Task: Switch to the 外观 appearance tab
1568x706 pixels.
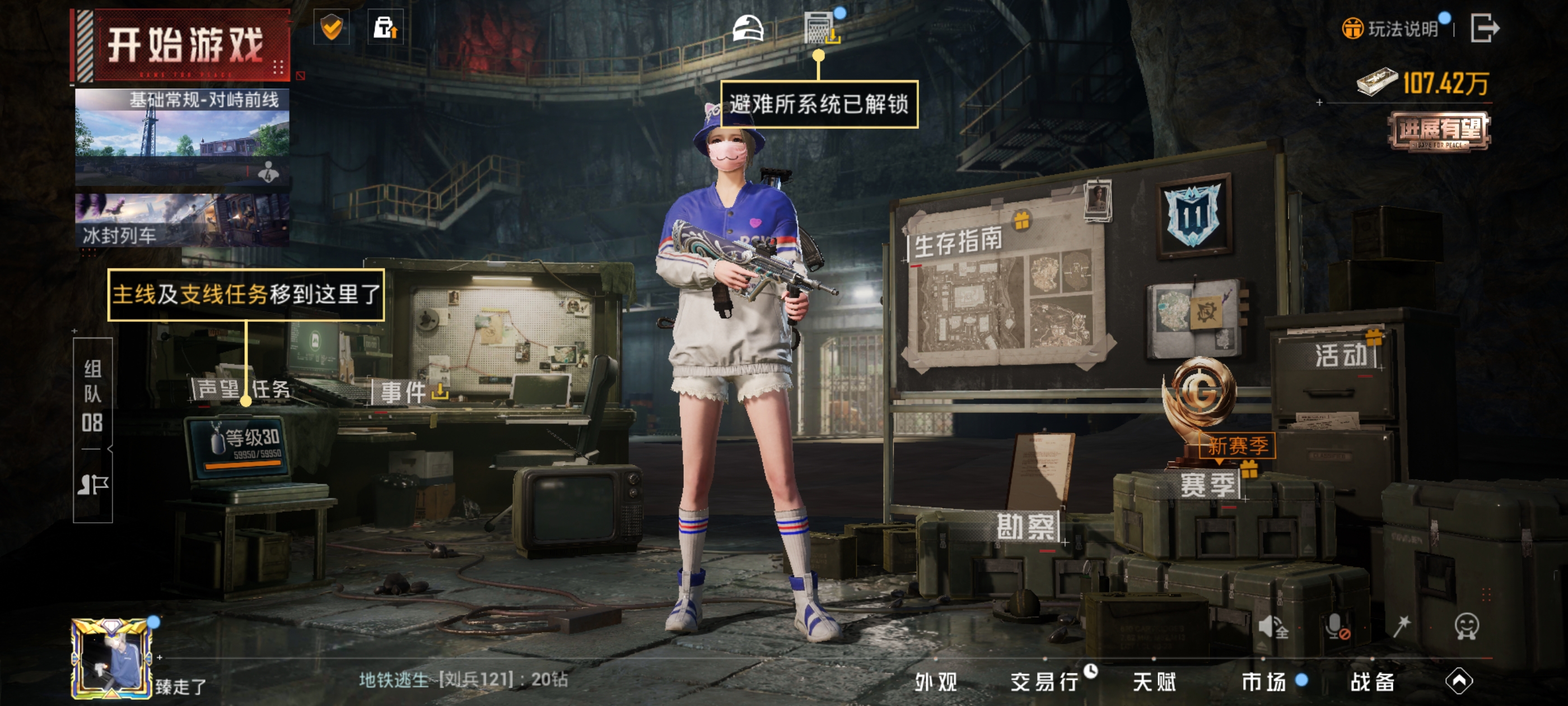Action: (x=936, y=682)
